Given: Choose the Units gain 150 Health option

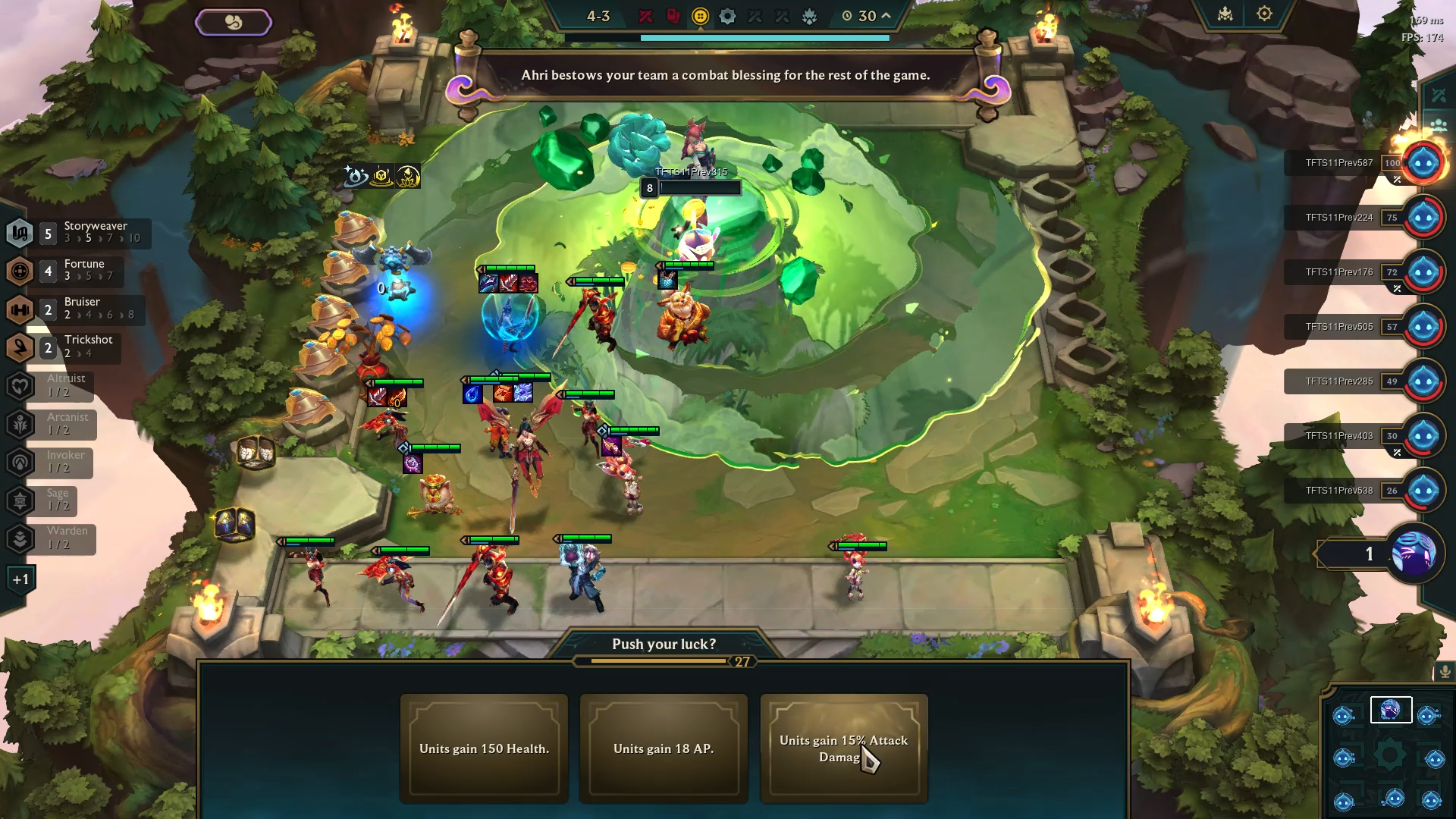Looking at the screenshot, I should pyautogui.click(x=484, y=748).
